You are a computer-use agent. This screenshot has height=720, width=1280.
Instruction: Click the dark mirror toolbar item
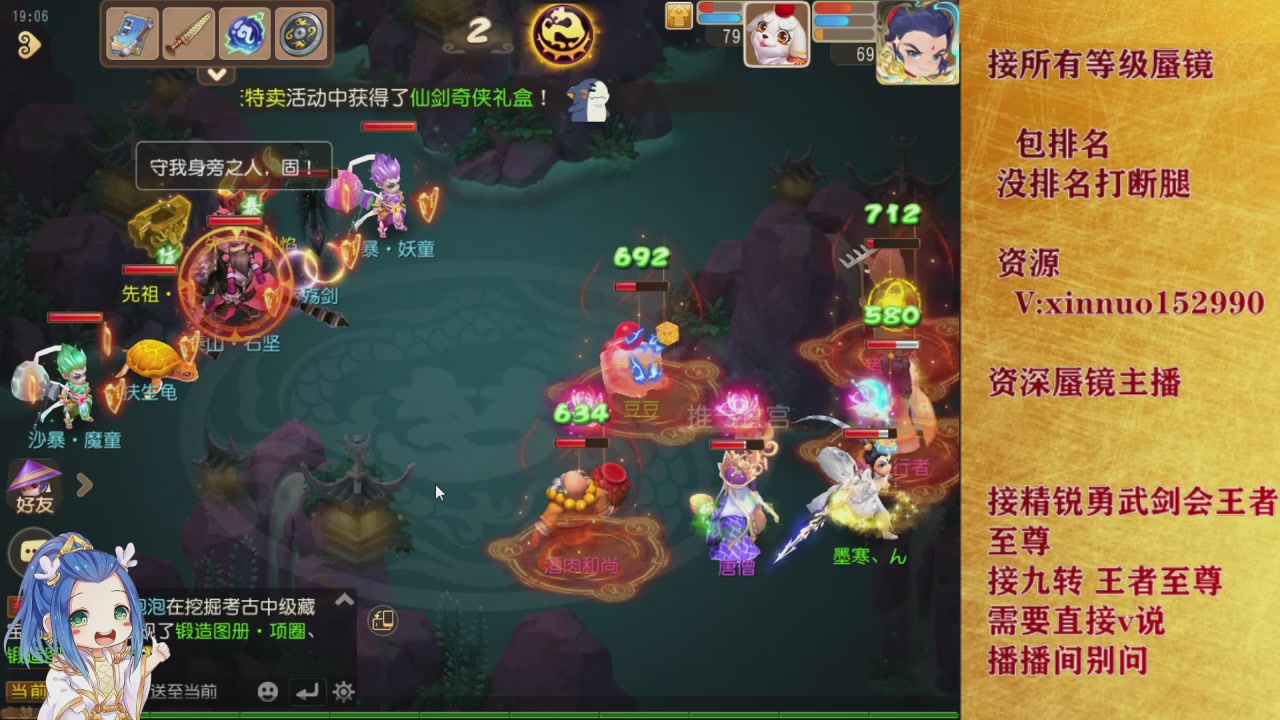click(x=299, y=33)
